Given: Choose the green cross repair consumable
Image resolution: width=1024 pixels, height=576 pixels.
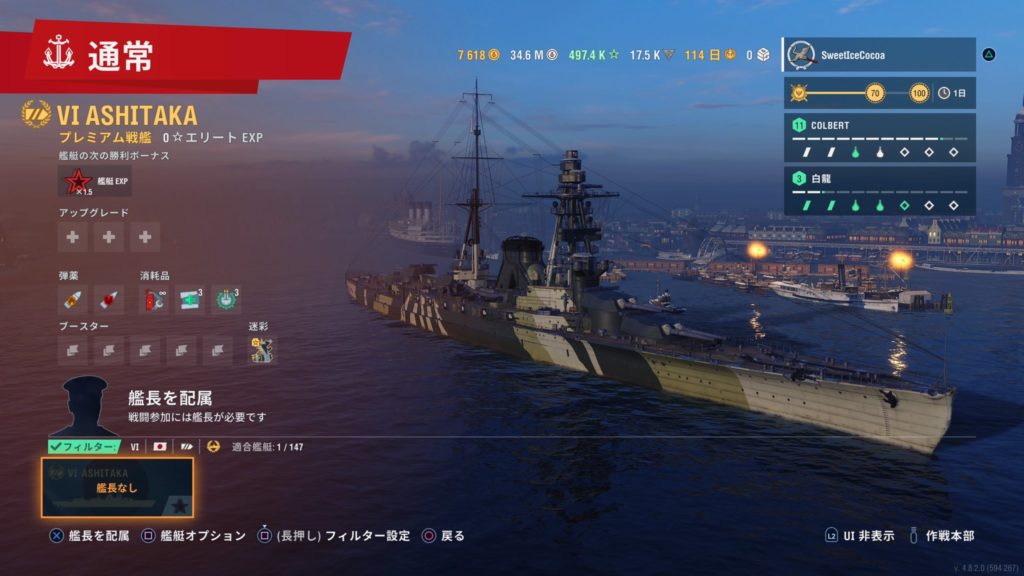Looking at the screenshot, I should (191, 298).
